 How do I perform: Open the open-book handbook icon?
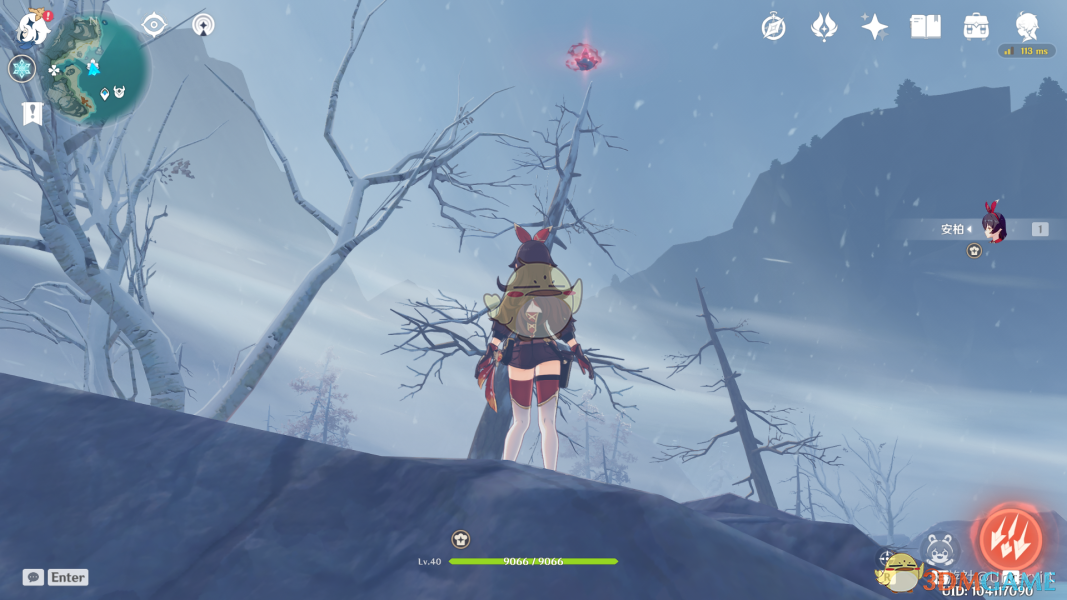pos(925,27)
